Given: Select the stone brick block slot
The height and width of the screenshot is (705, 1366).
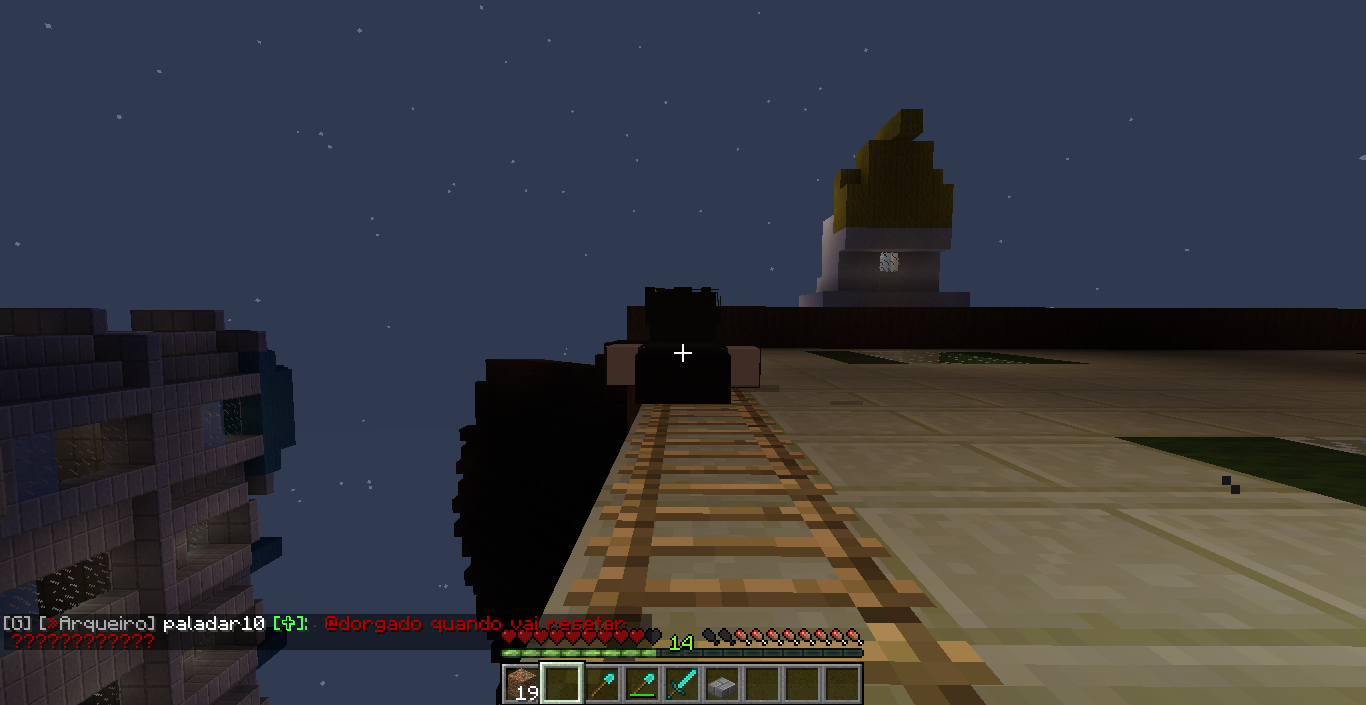Looking at the screenshot, I should (x=721, y=684).
